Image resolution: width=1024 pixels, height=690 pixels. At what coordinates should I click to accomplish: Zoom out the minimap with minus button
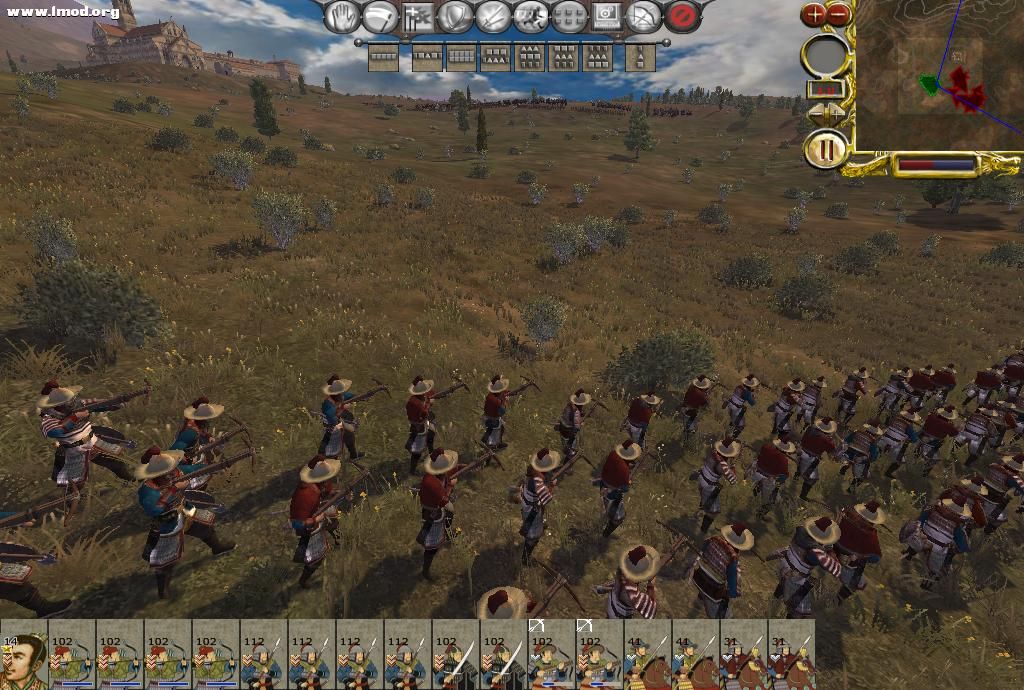tap(839, 14)
